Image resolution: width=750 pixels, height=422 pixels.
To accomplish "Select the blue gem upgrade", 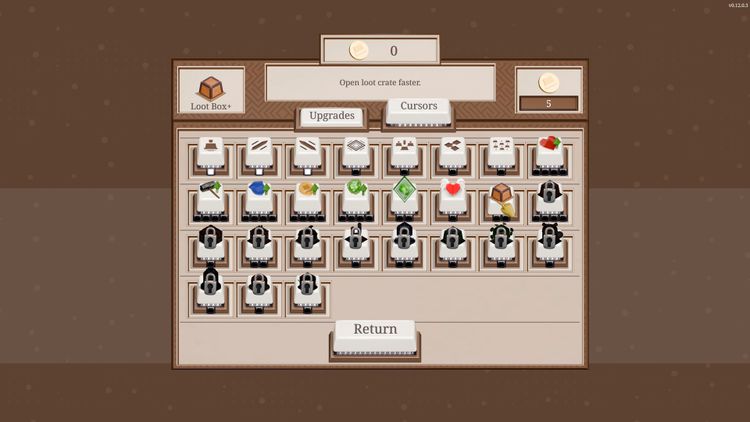I will (x=259, y=194).
